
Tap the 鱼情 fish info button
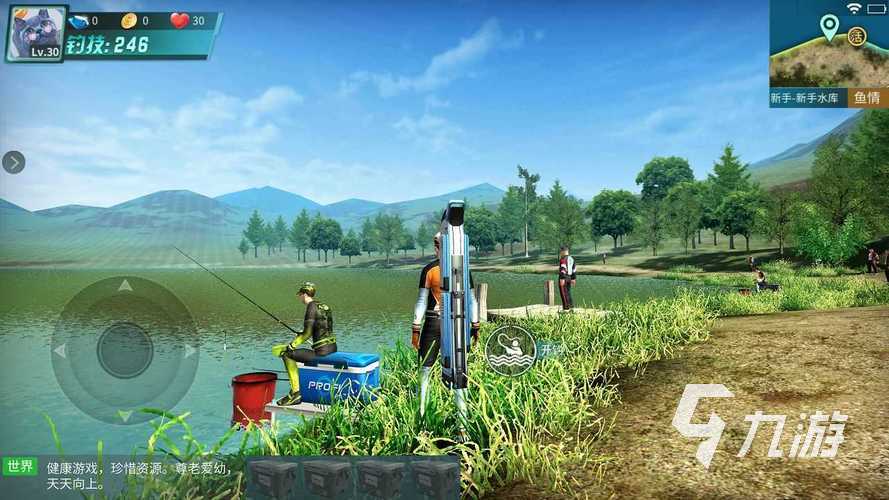click(866, 98)
